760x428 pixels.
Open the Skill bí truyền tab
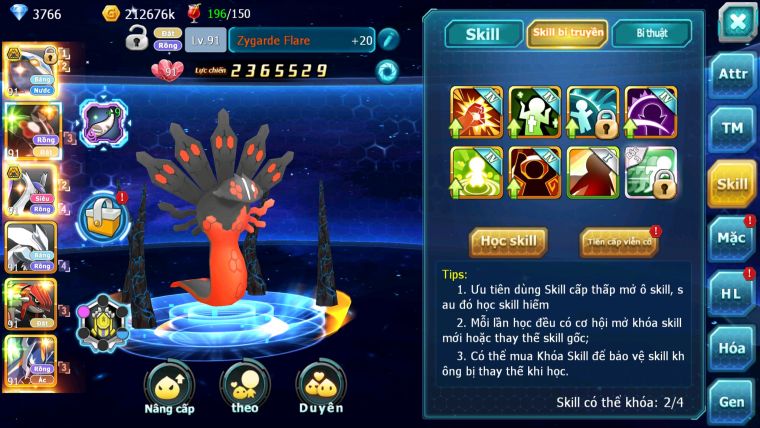tap(567, 34)
